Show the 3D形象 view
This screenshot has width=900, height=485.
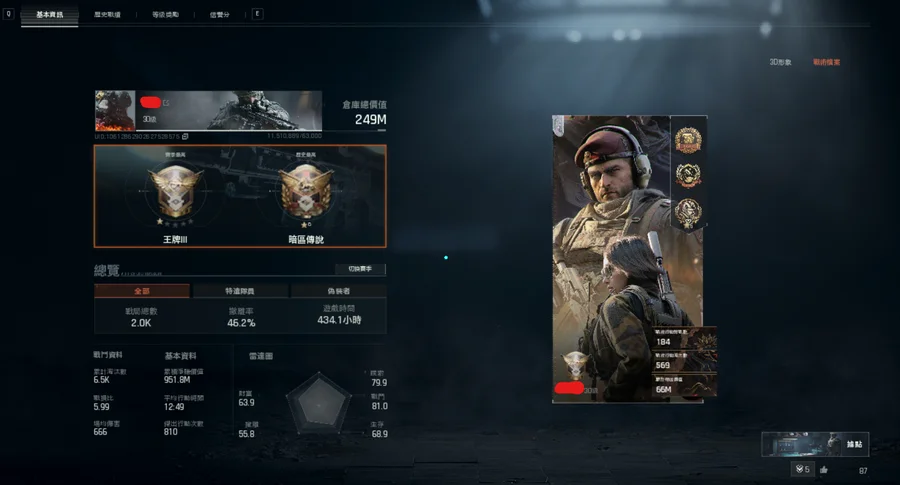[x=780, y=62]
